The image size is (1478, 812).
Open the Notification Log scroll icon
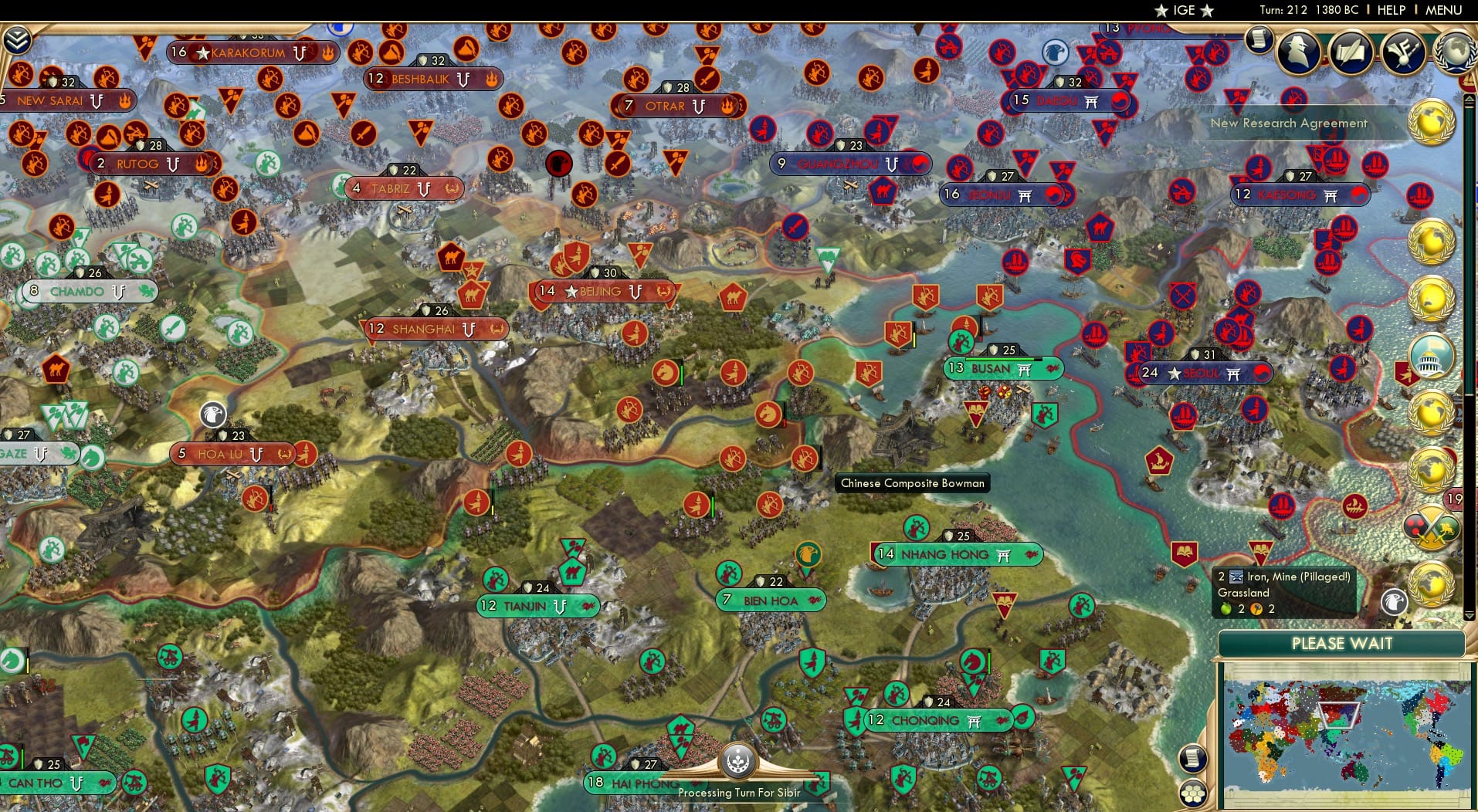[x=1259, y=40]
